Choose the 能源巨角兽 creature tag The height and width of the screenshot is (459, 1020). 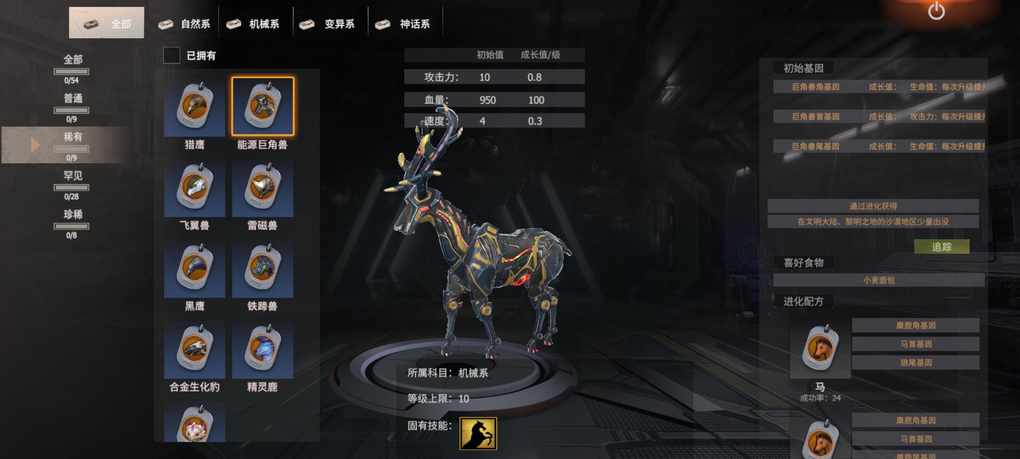(x=263, y=106)
